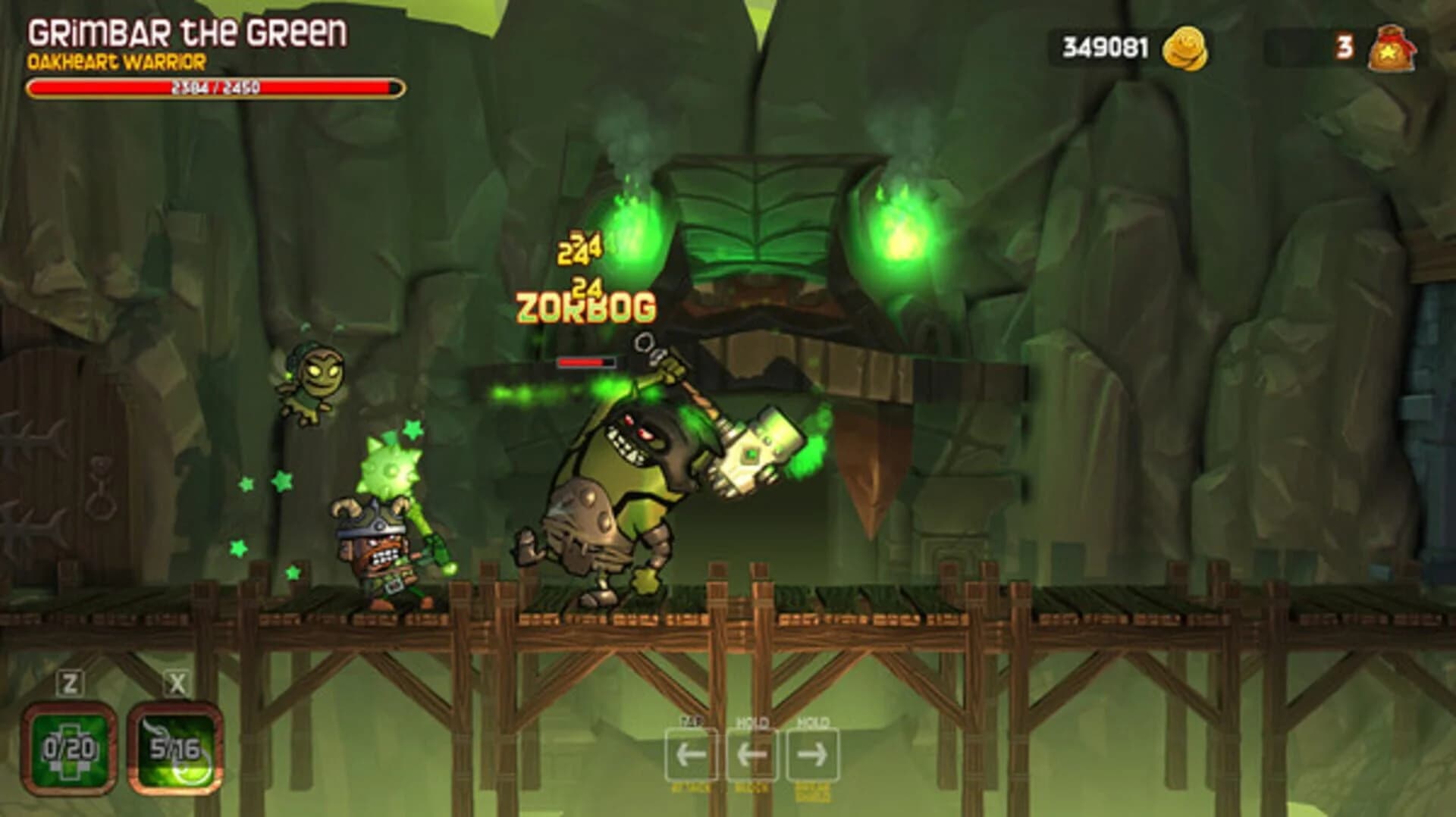
Task: Click the GRIMBAR THE GREEN title text
Action: 187,32
